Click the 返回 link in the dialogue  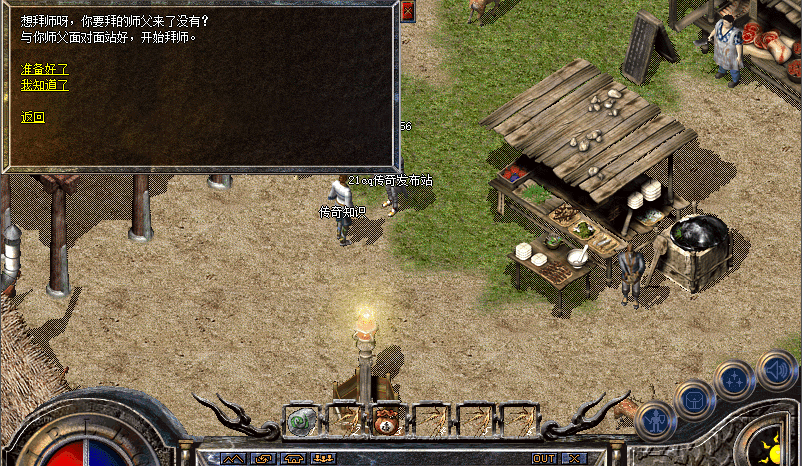pos(33,117)
